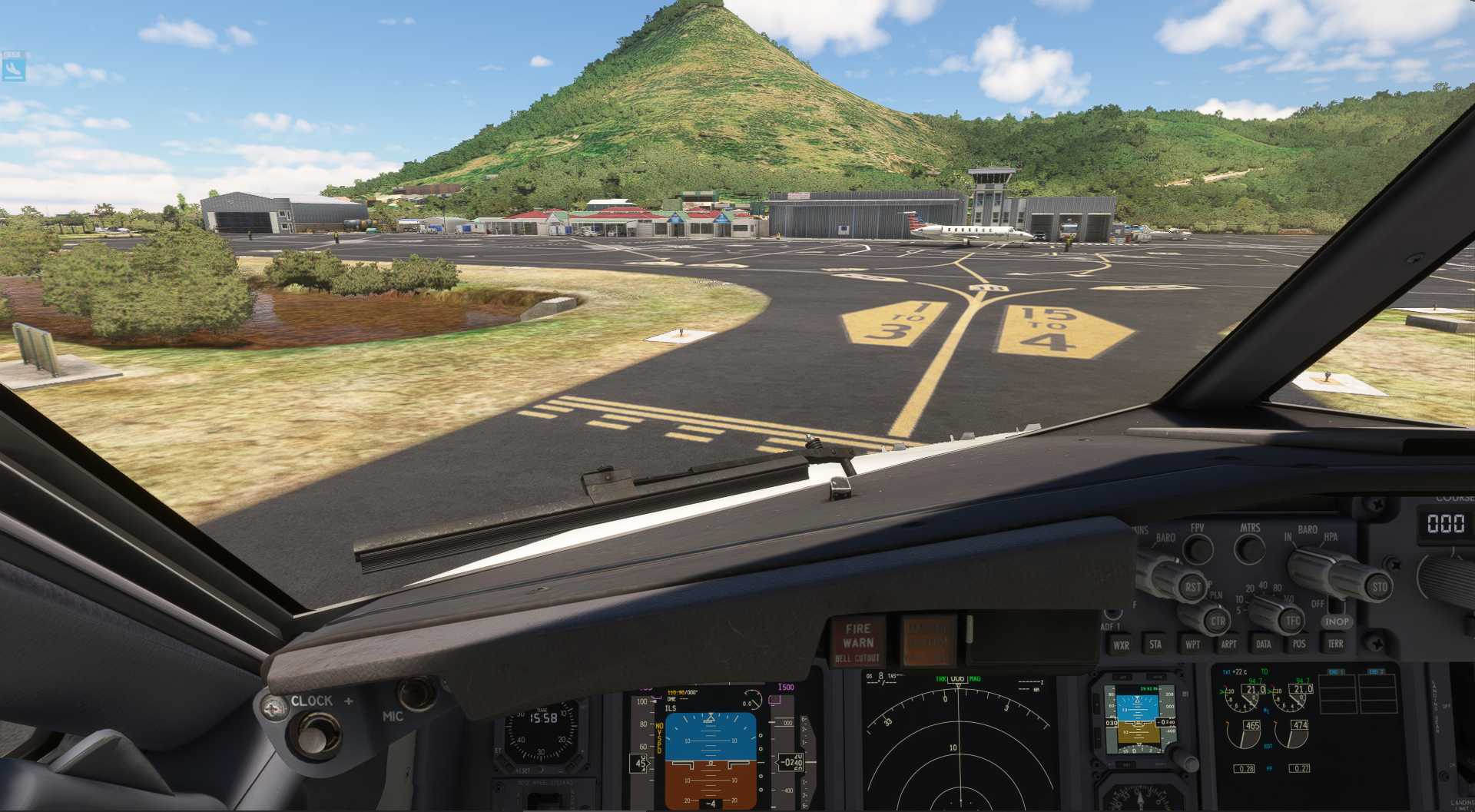Toggle the TFC traffic display knob
The image size is (1475, 812).
click(x=1290, y=621)
